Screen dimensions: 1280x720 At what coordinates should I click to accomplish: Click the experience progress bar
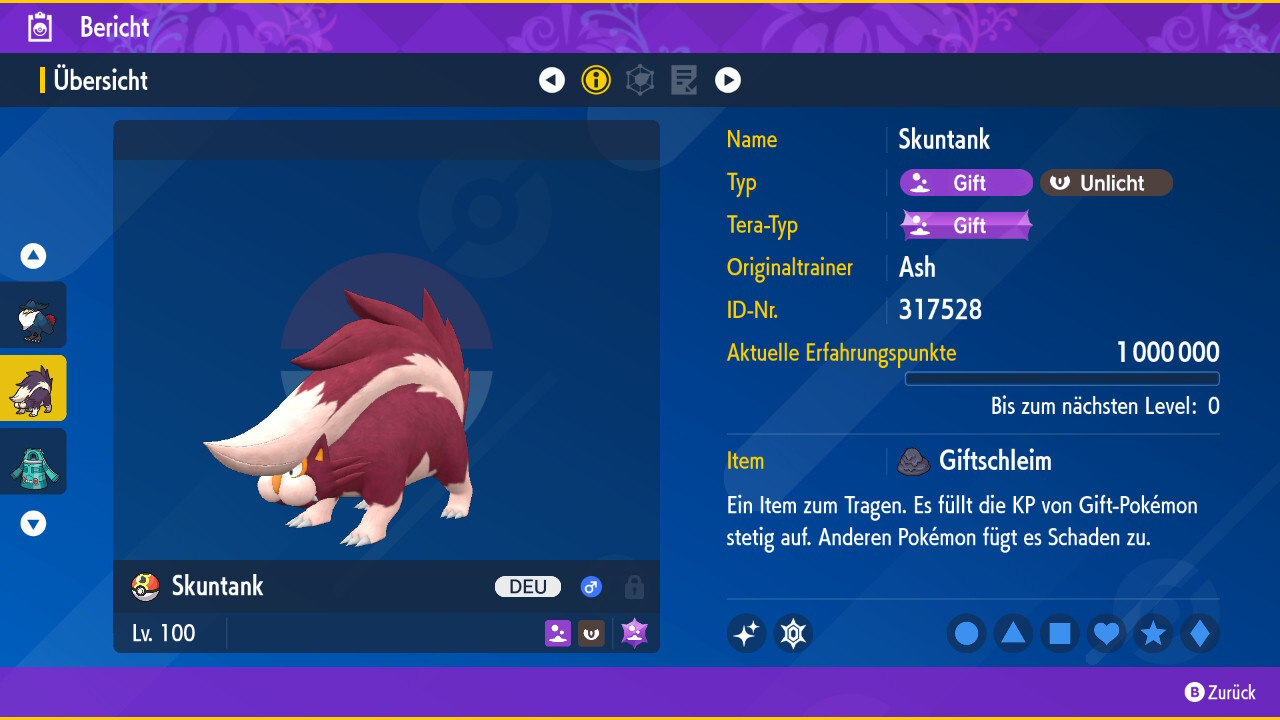pyautogui.click(x=1062, y=378)
